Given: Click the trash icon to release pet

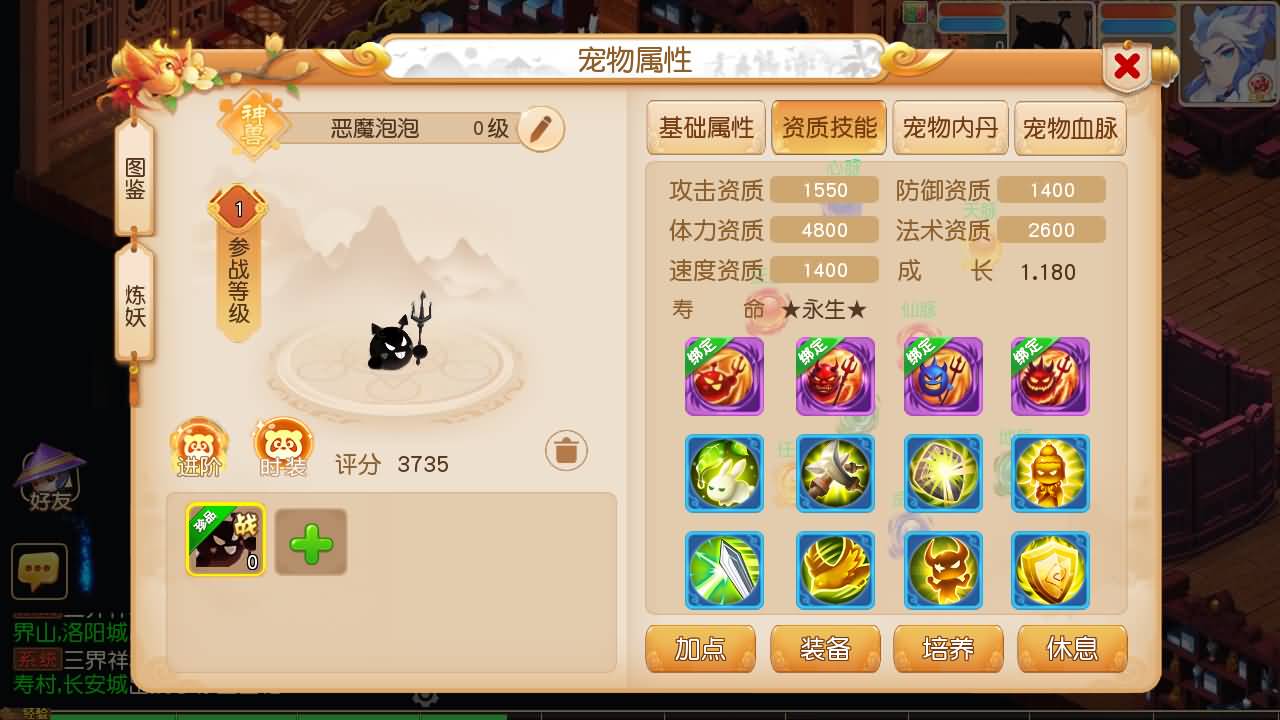Looking at the screenshot, I should (x=566, y=450).
